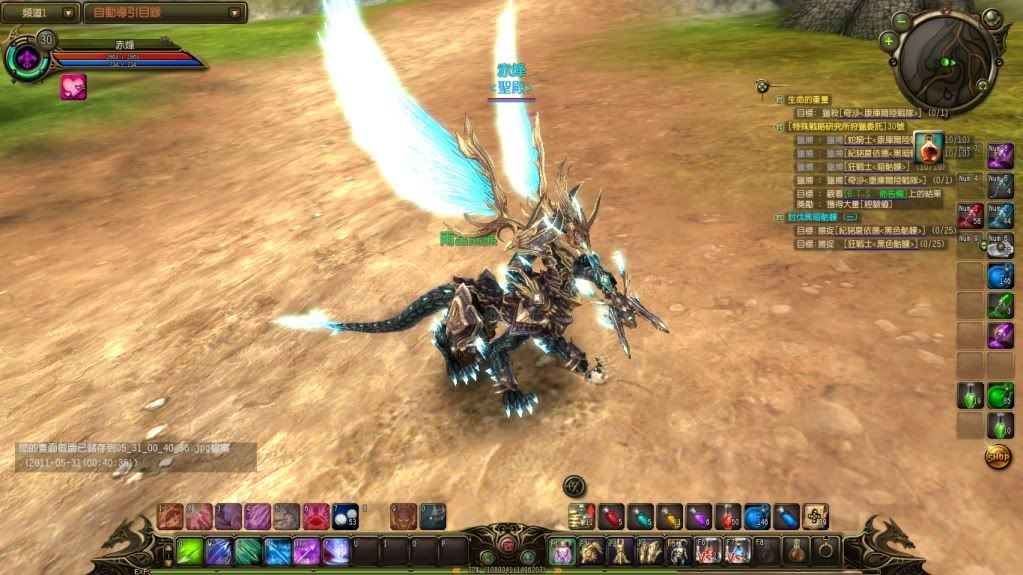The height and width of the screenshot is (575, 1023).
Task: Click the red crab skill icon
Action: tap(316, 516)
